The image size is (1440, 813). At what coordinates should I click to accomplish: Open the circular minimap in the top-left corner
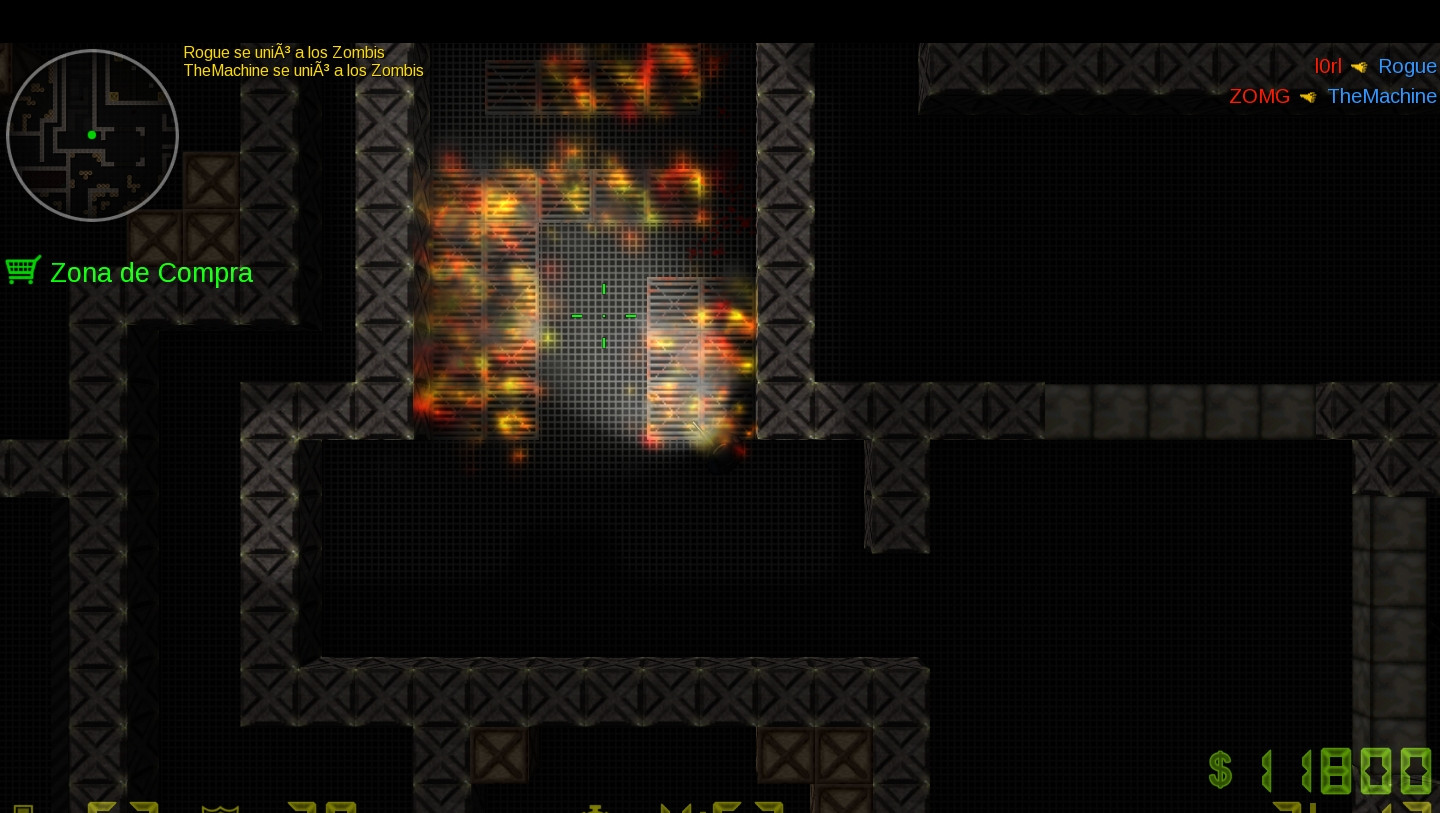(x=91, y=135)
